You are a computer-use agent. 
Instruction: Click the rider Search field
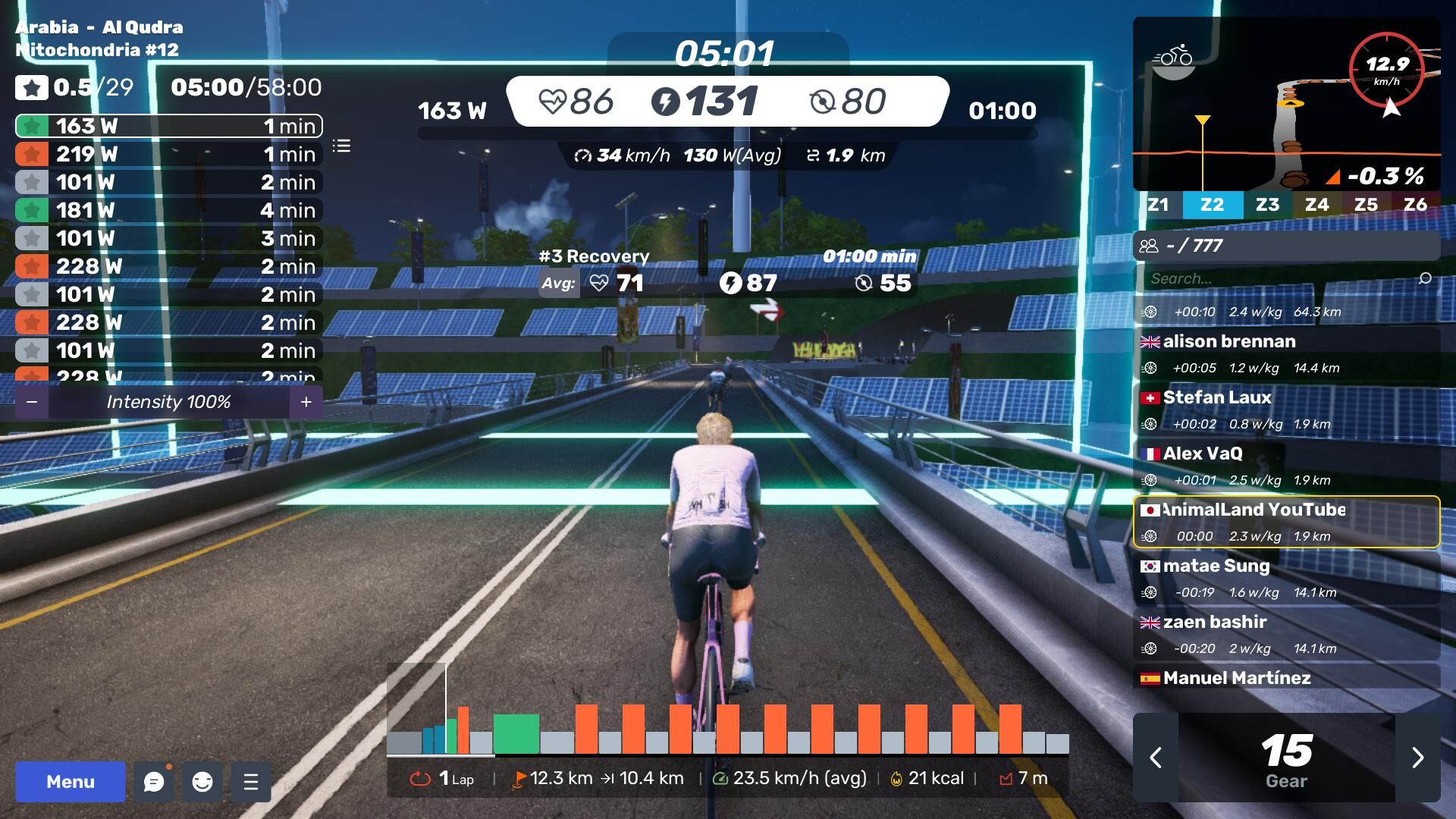click(1282, 278)
